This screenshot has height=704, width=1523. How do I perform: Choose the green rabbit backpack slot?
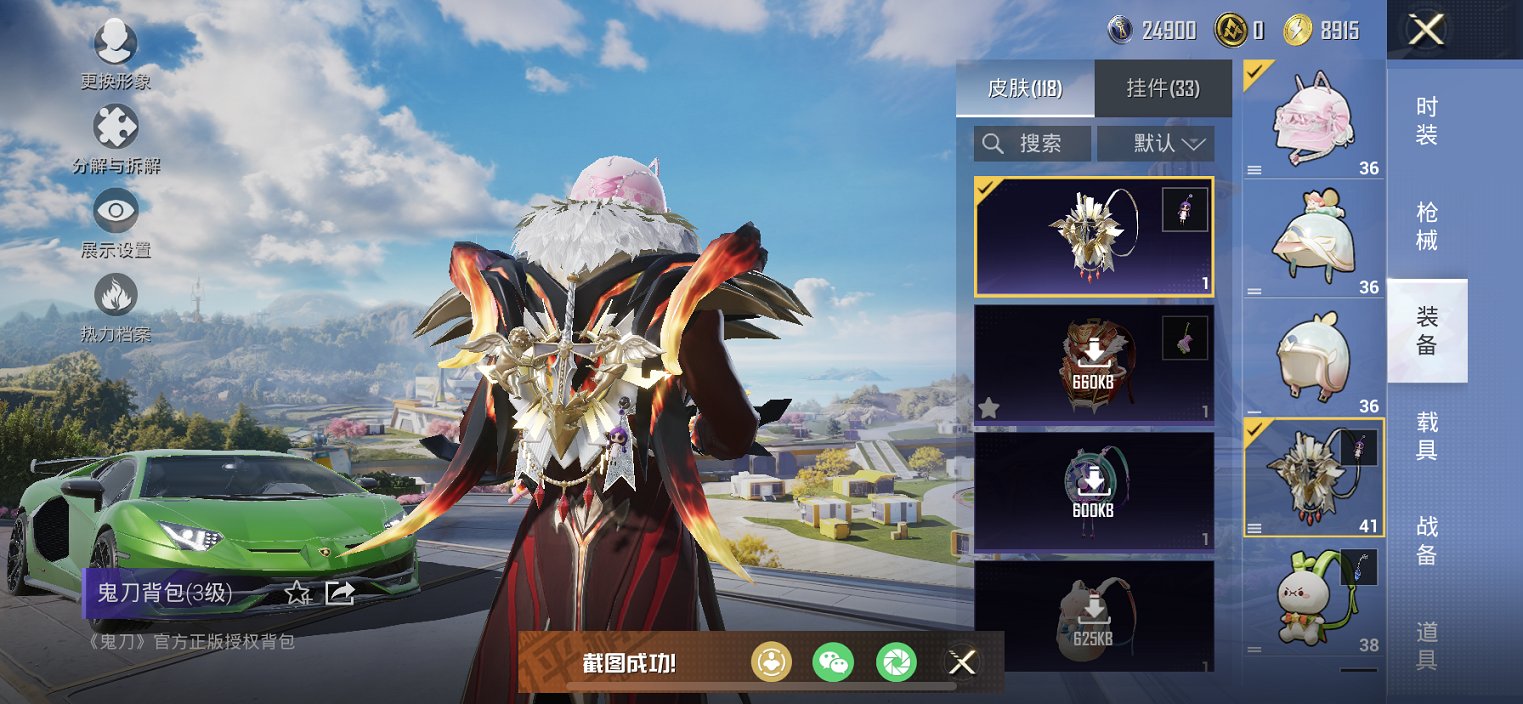point(1313,598)
